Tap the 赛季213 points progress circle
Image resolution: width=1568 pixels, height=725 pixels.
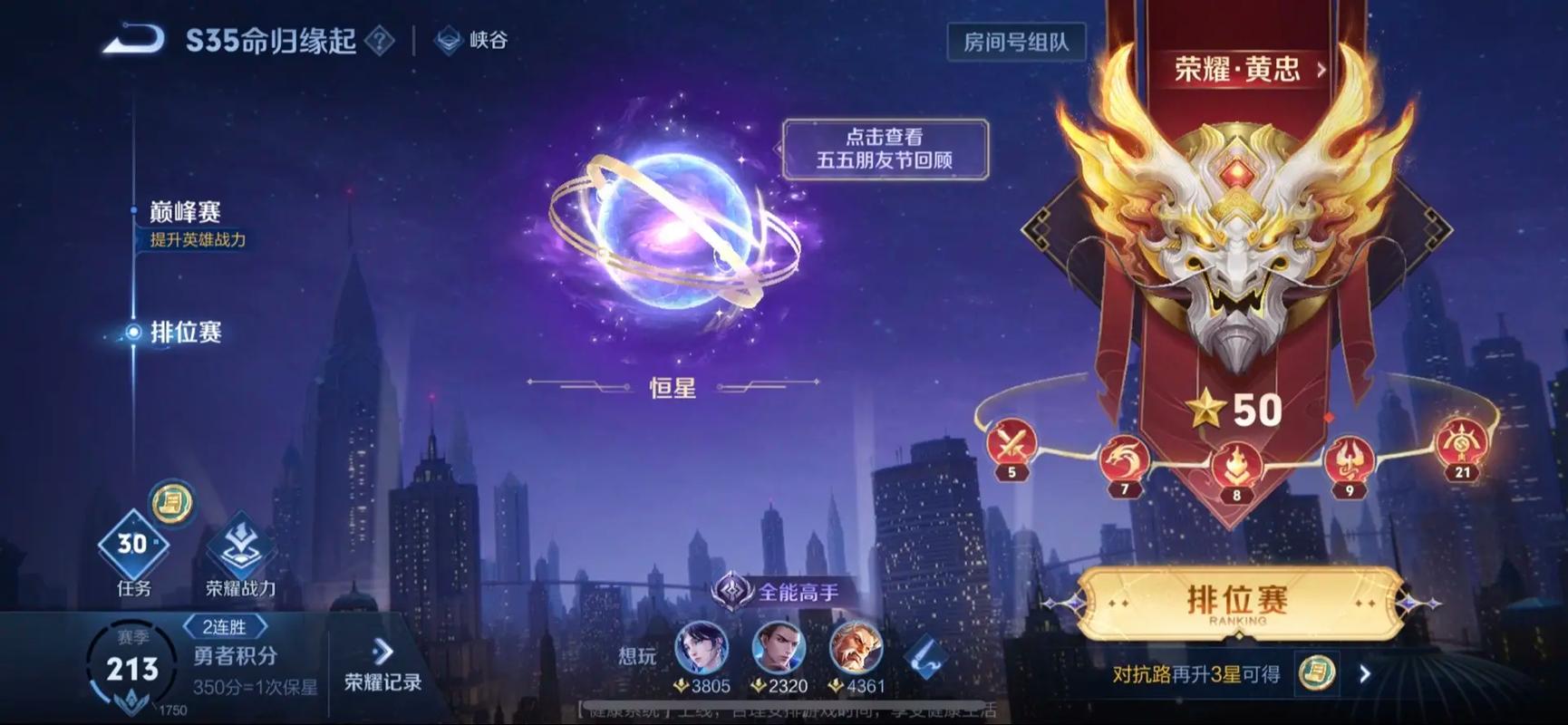pyautogui.click(x=130, y=668)
